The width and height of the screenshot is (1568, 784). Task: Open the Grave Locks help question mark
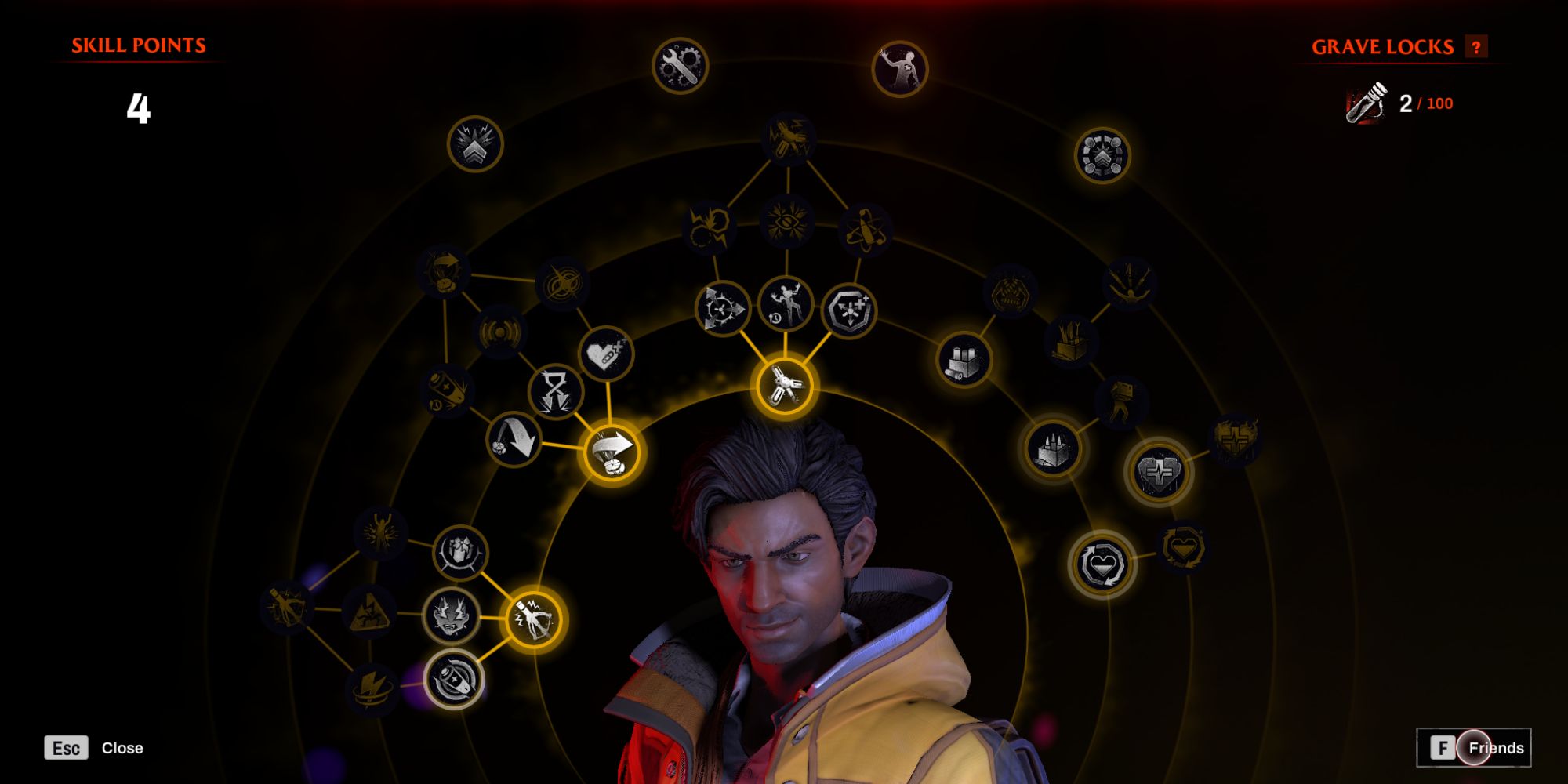click(x=1477, y=47)
